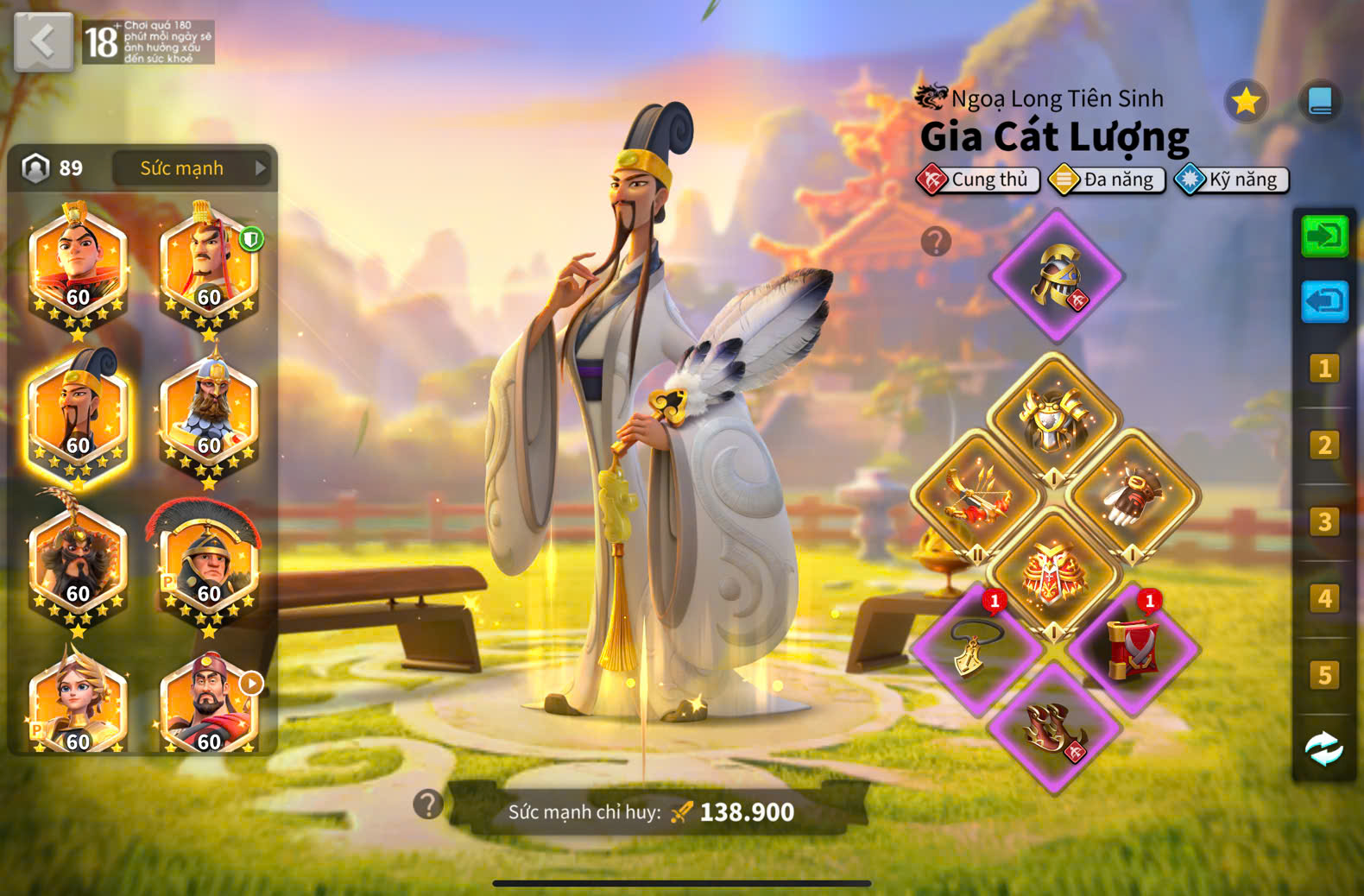The height and width of the screenshot is (896, 1364).
Task: Open the Sức mạnh sort dropdown
Action: [191, 168]
